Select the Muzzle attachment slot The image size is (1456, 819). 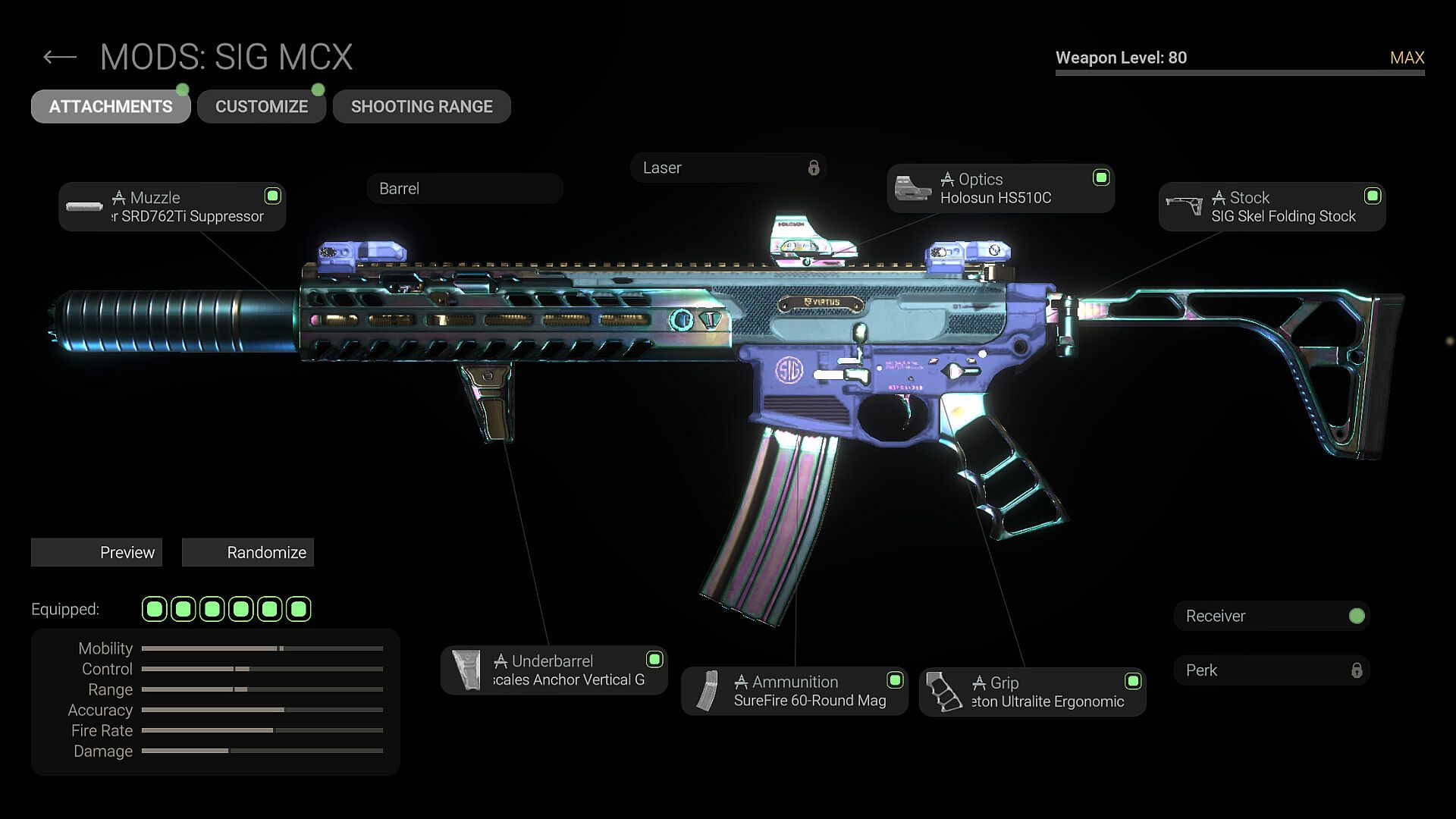click(172, 206)
